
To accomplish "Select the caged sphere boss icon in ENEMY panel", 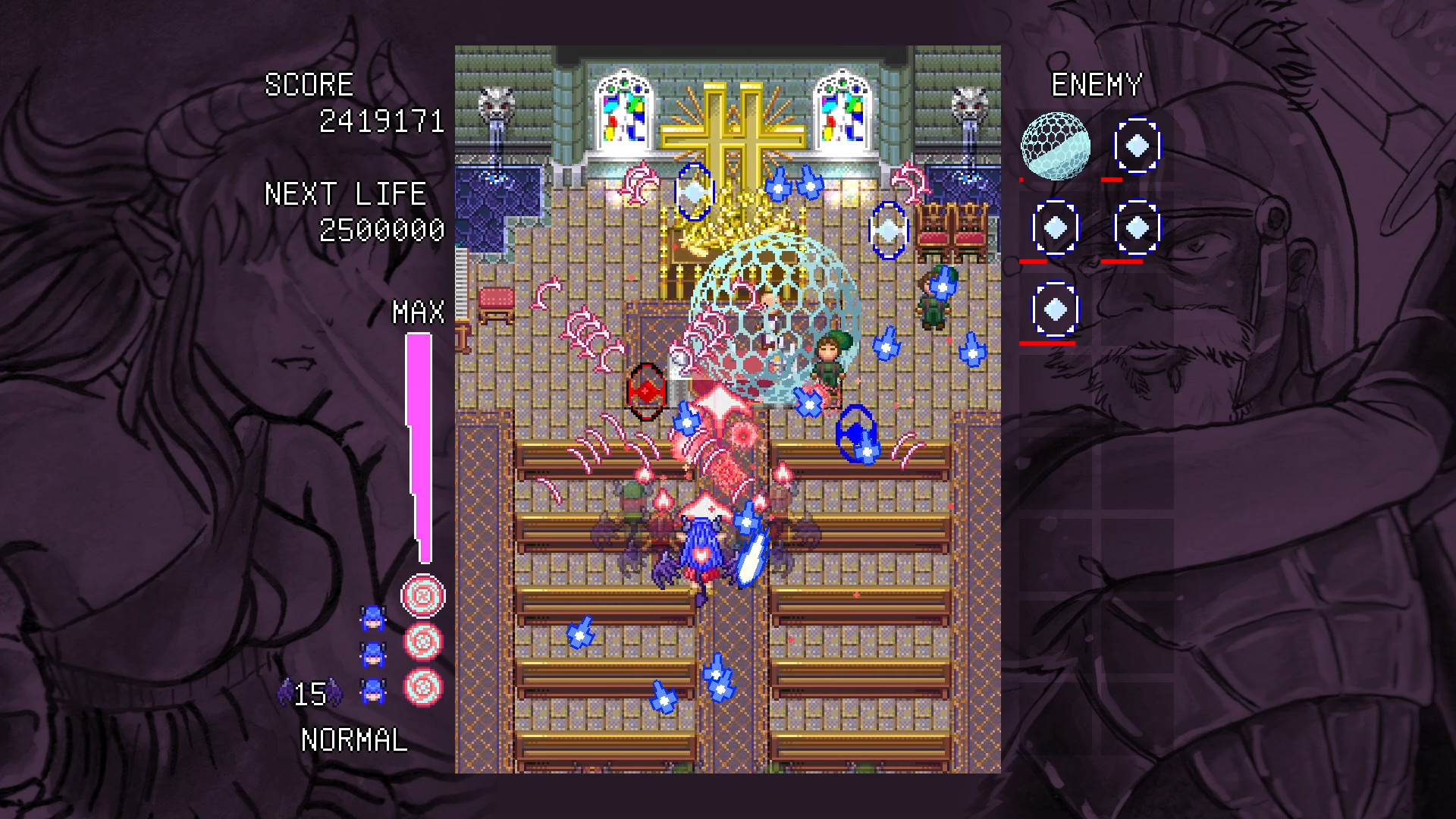I will [1056, 146].
